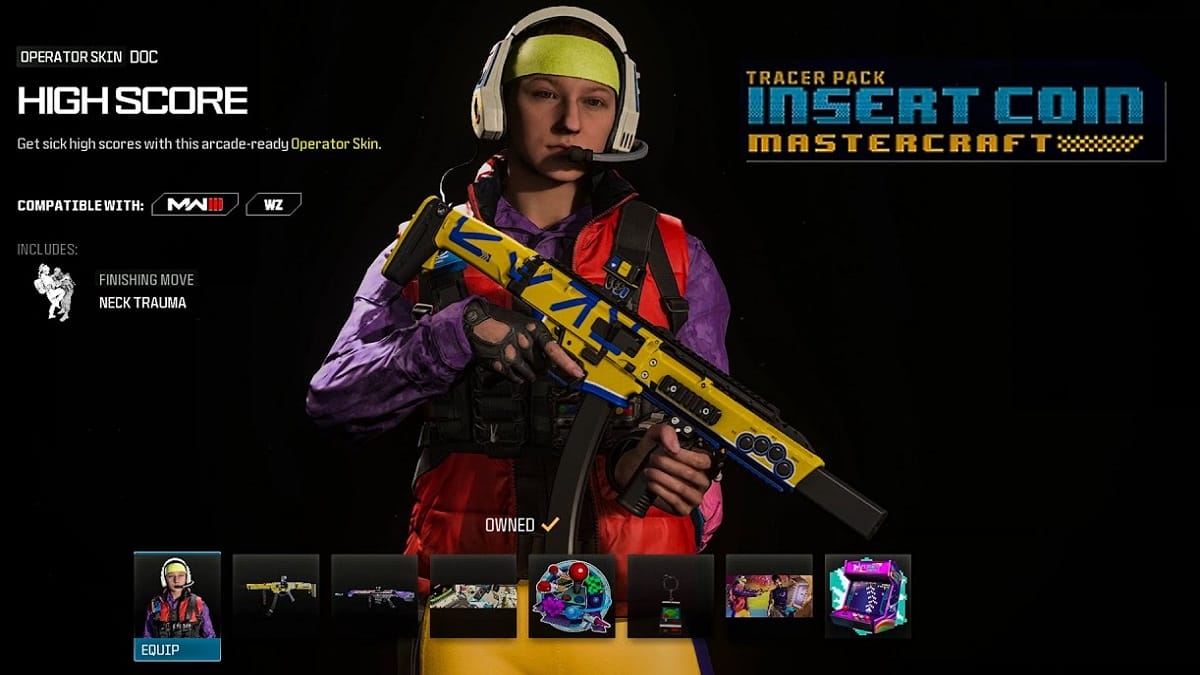Equip the High Score operator skin
The height and width of the screenshot is (675, 1200).
[x=177, y=649]
